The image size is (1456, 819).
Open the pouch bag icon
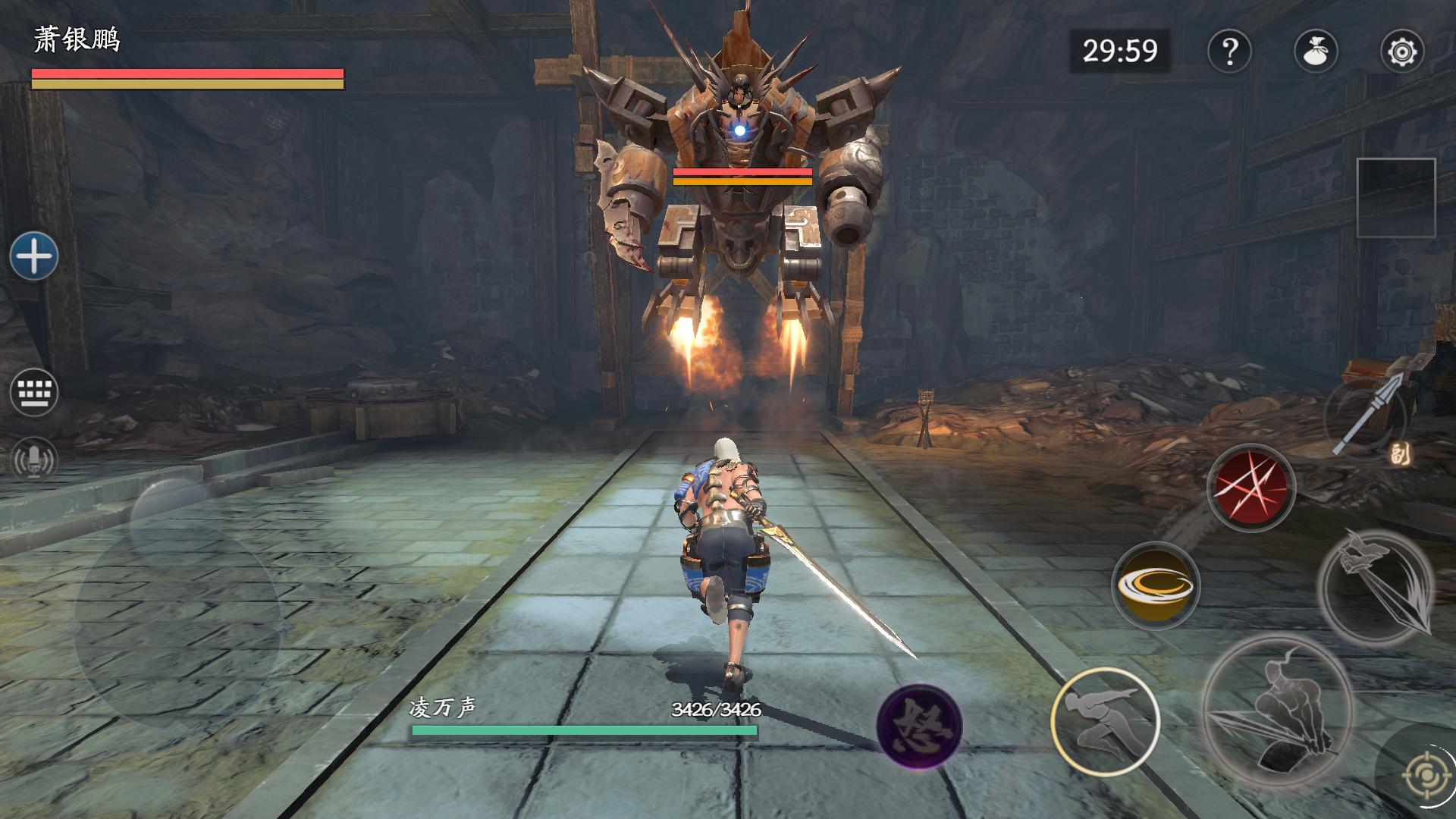coord(1315,52)
